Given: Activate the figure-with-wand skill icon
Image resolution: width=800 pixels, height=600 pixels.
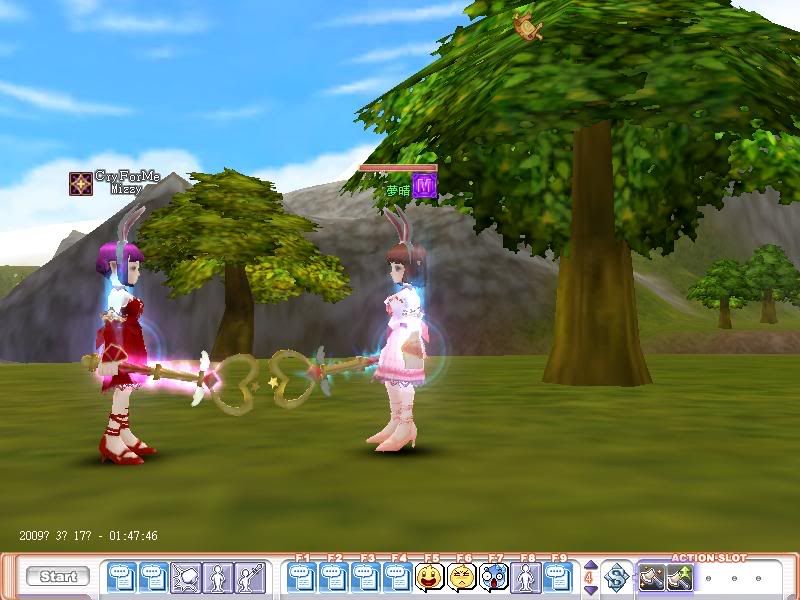Looking at the screenshot, I should (x=249, y=577).
